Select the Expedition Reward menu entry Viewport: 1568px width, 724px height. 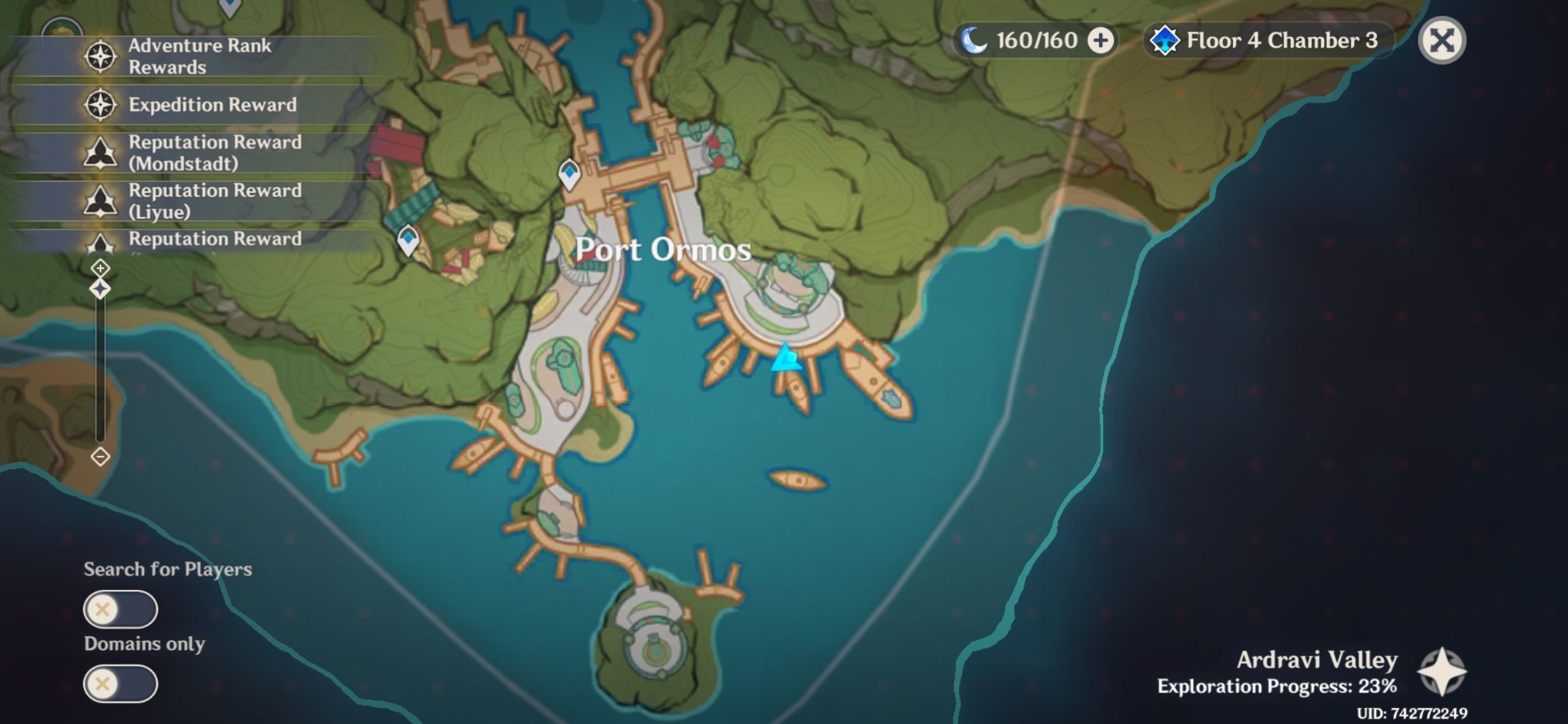point(213,105)
